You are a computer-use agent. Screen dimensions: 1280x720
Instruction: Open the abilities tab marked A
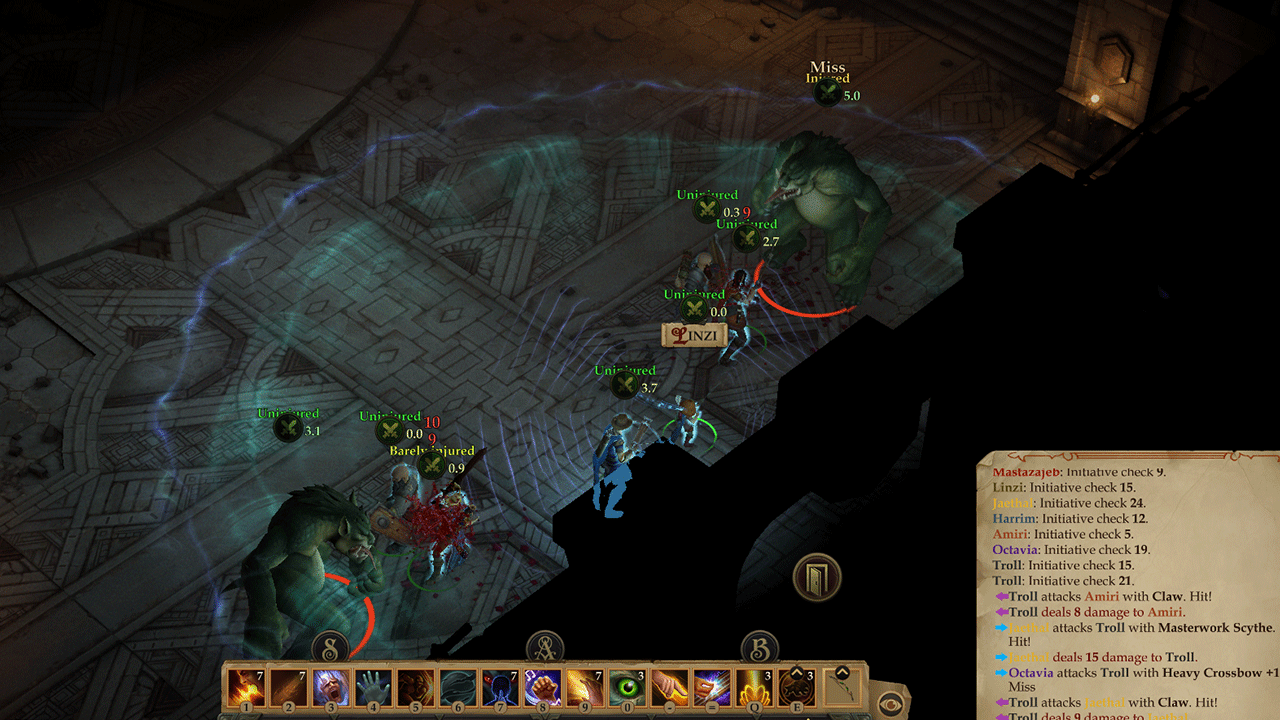click(545, 647)
